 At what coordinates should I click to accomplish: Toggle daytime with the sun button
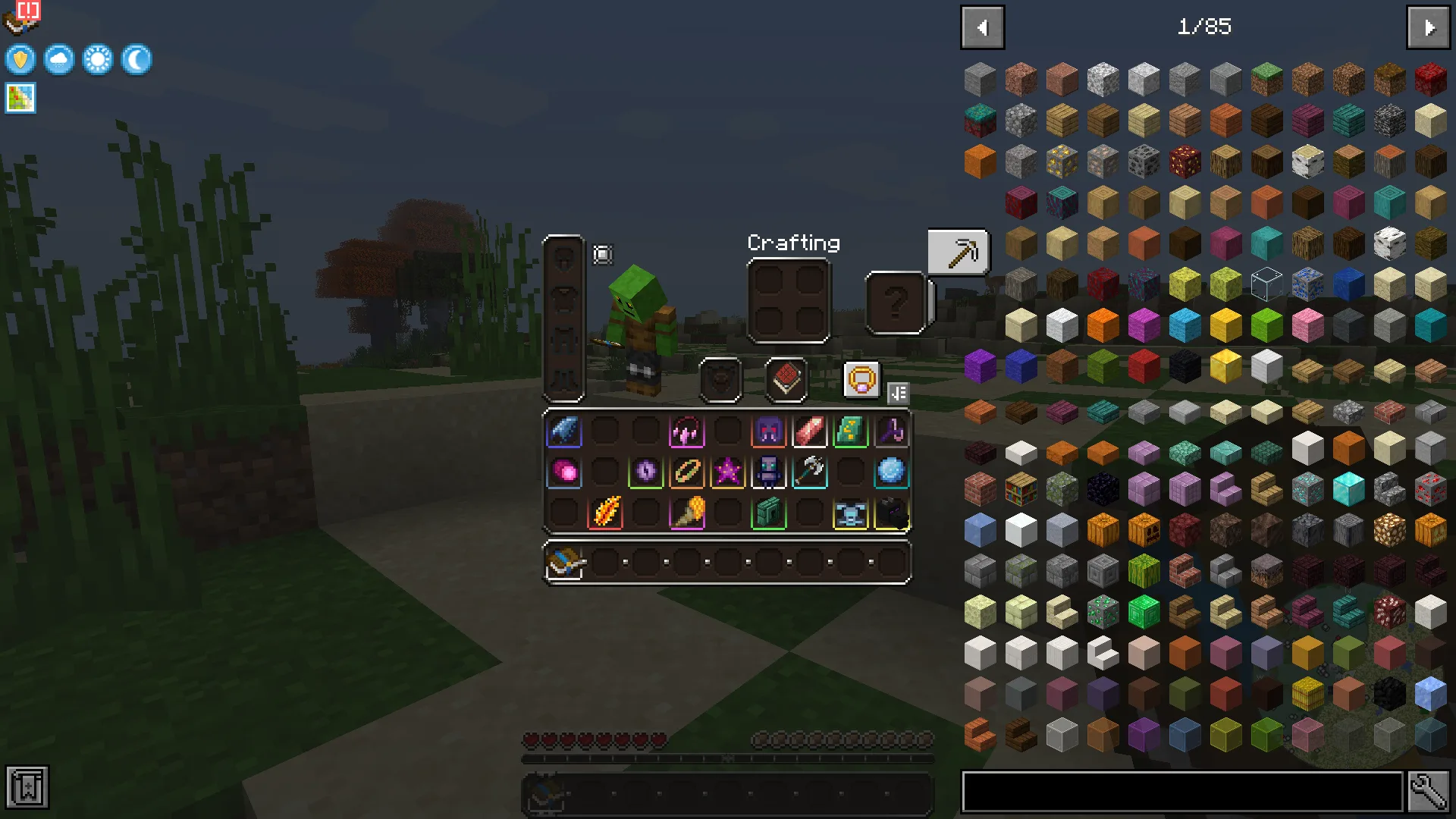97,60
